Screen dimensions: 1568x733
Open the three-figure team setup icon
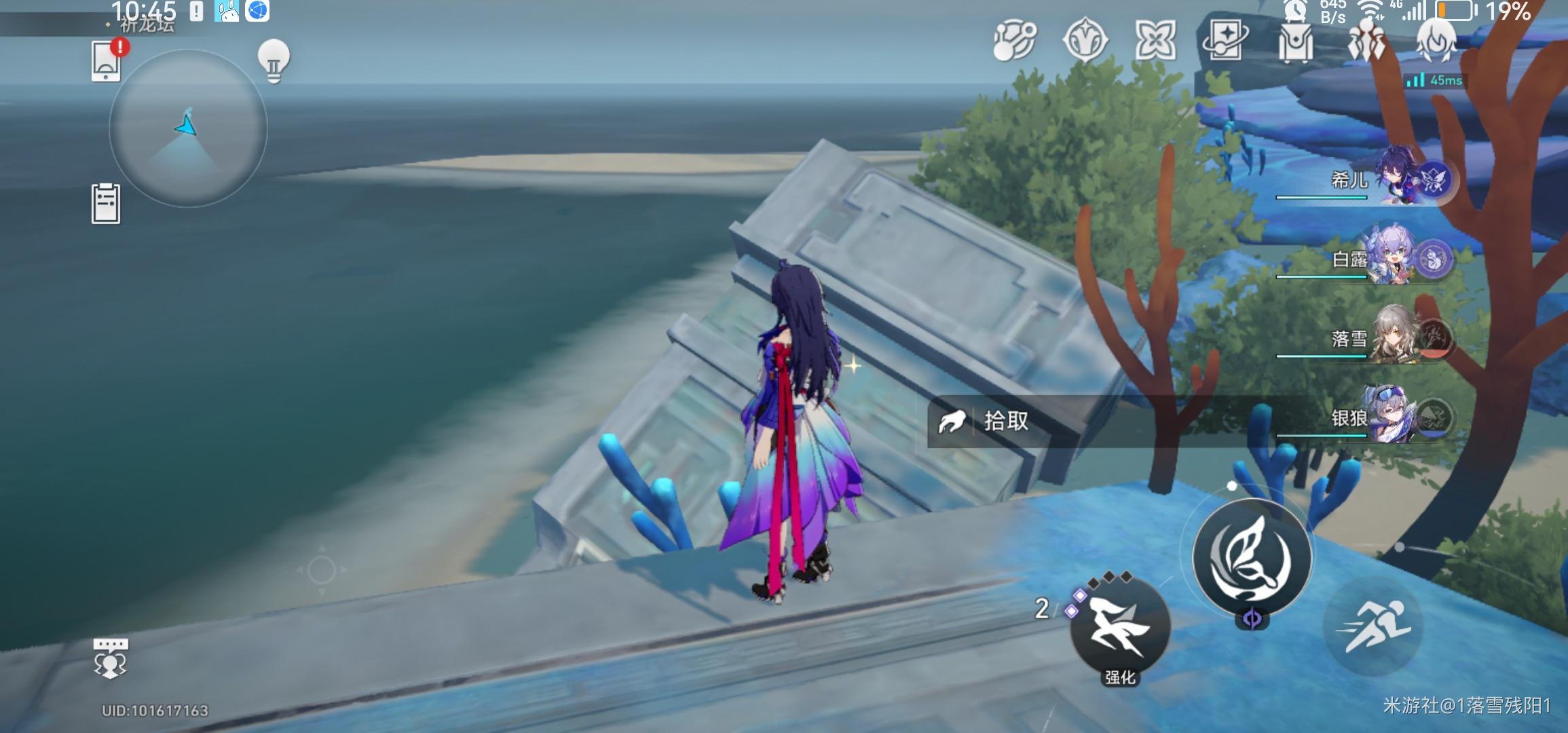pos(1366,42)
